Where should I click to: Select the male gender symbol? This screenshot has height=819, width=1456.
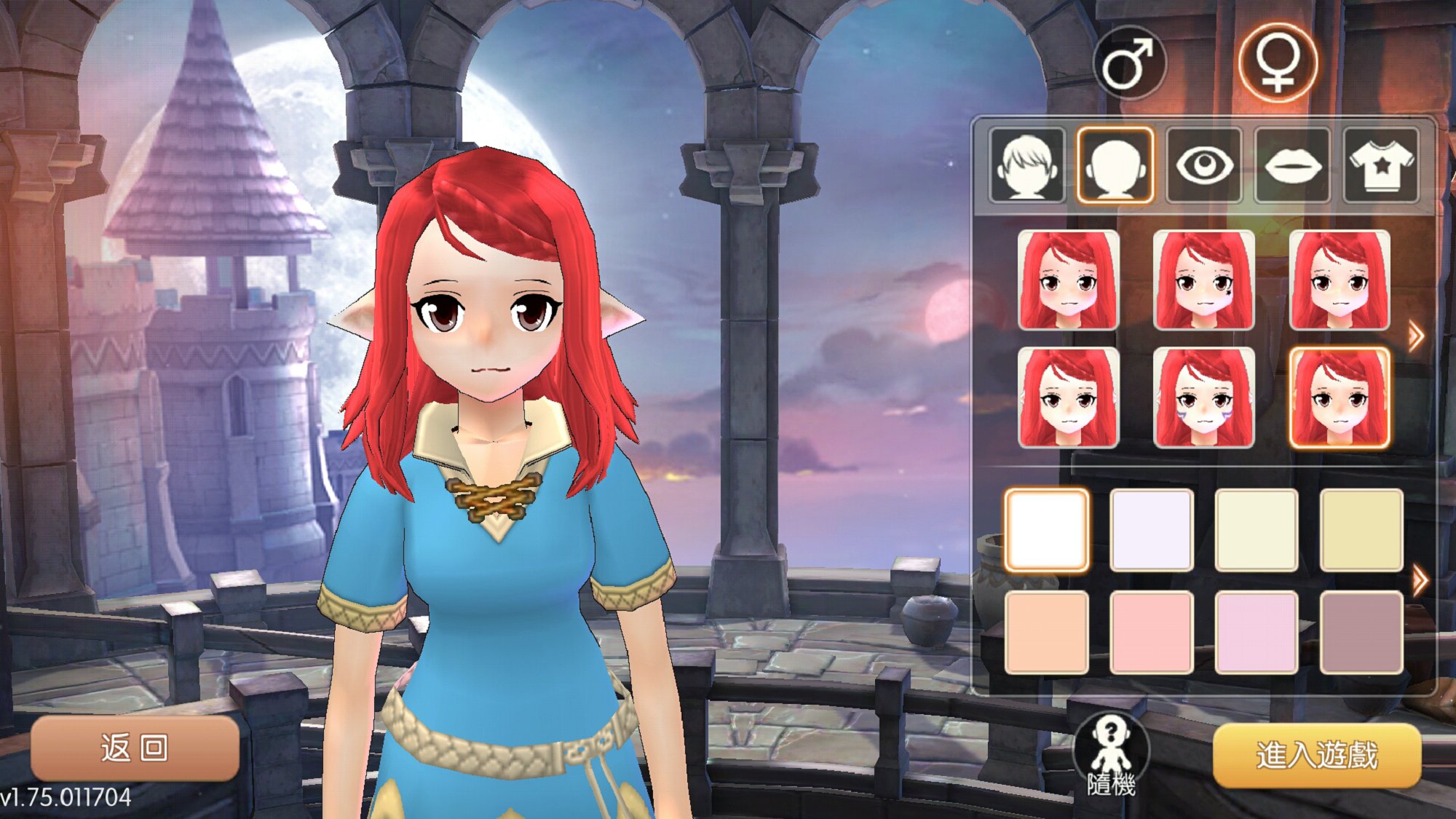click(1129, 64)
